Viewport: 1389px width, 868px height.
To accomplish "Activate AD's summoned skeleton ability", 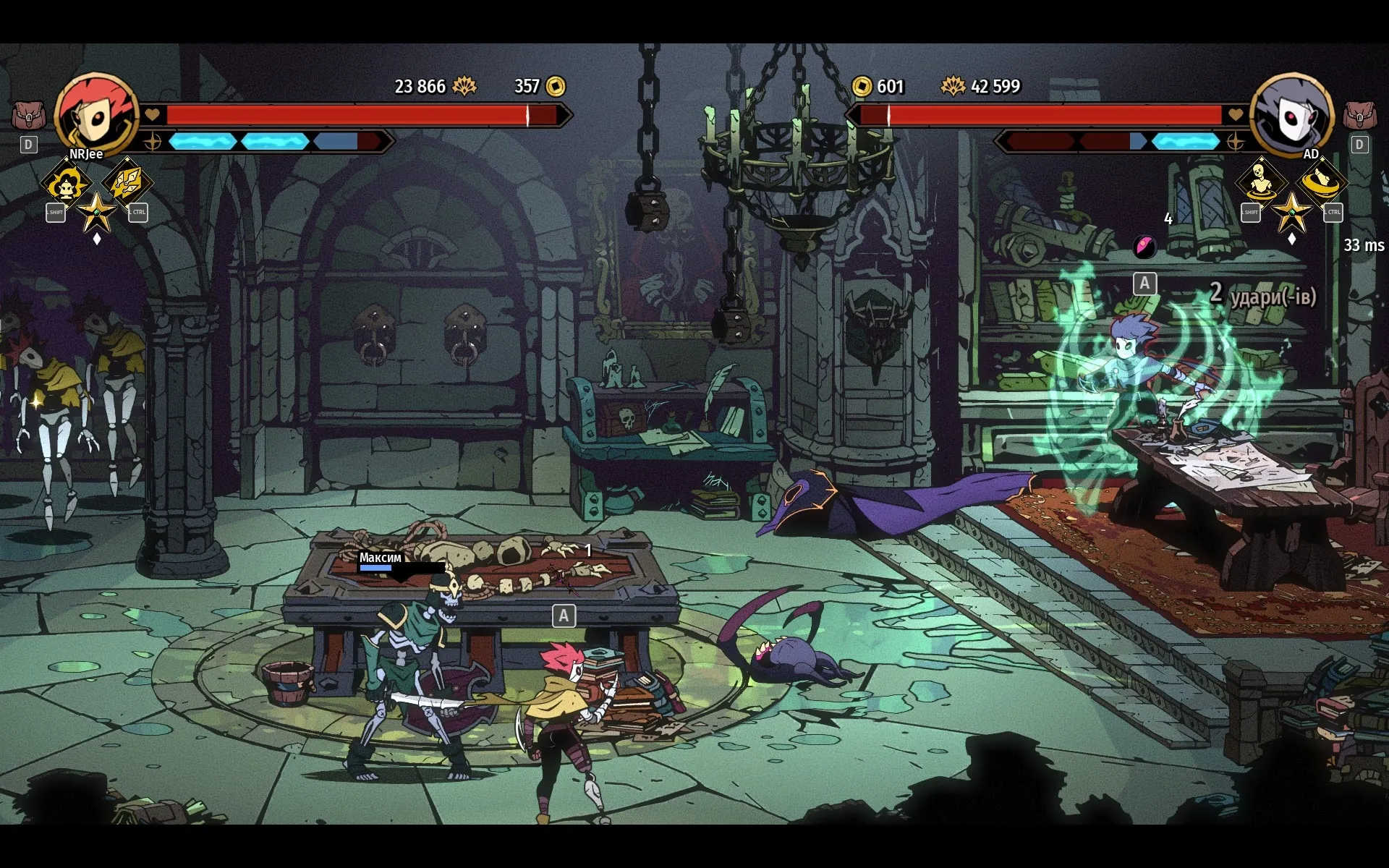I will (x=1261, y=181).
